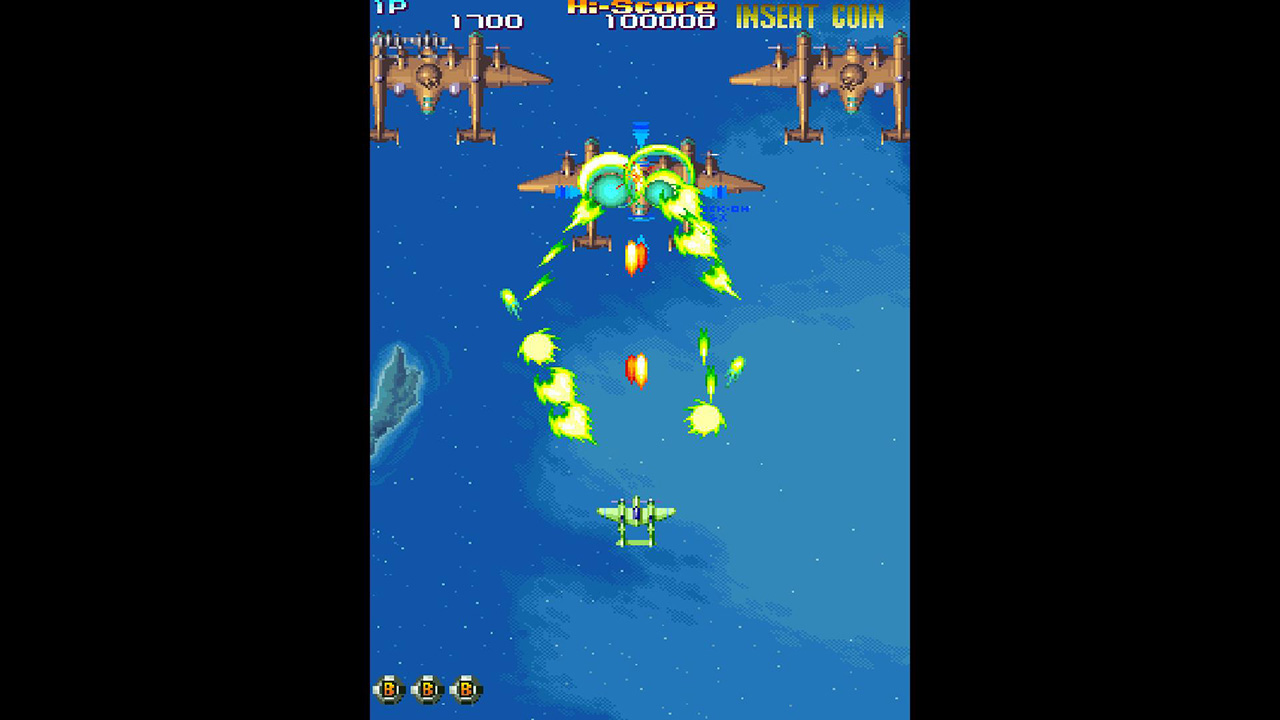Click the lower red-and-white power-up capsule
The height and width of the screenshot is (720, 1280).
[637, 370]
